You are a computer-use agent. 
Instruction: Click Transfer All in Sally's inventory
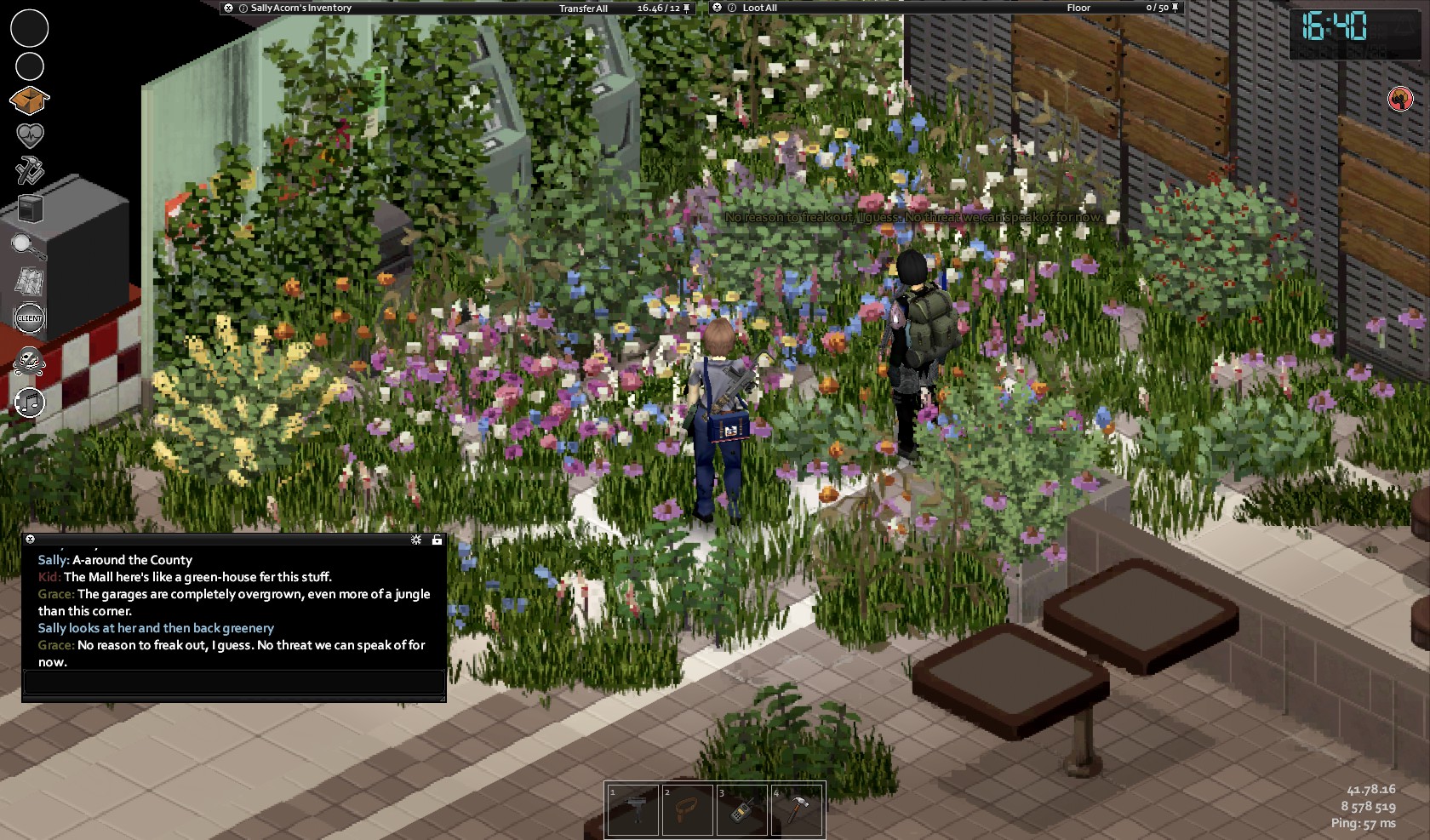point(583,9)
